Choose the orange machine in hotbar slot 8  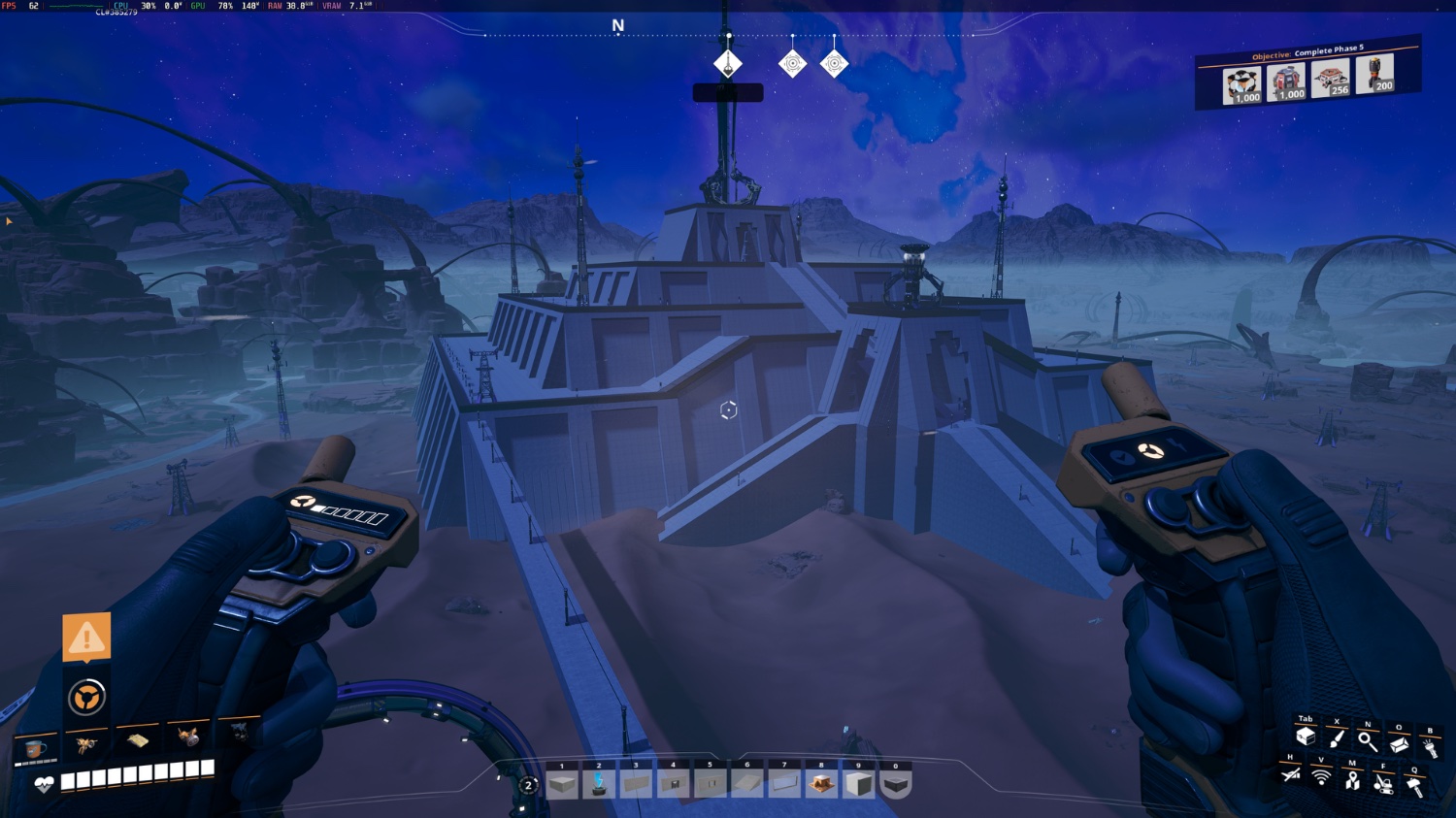[x=821, y=783]
